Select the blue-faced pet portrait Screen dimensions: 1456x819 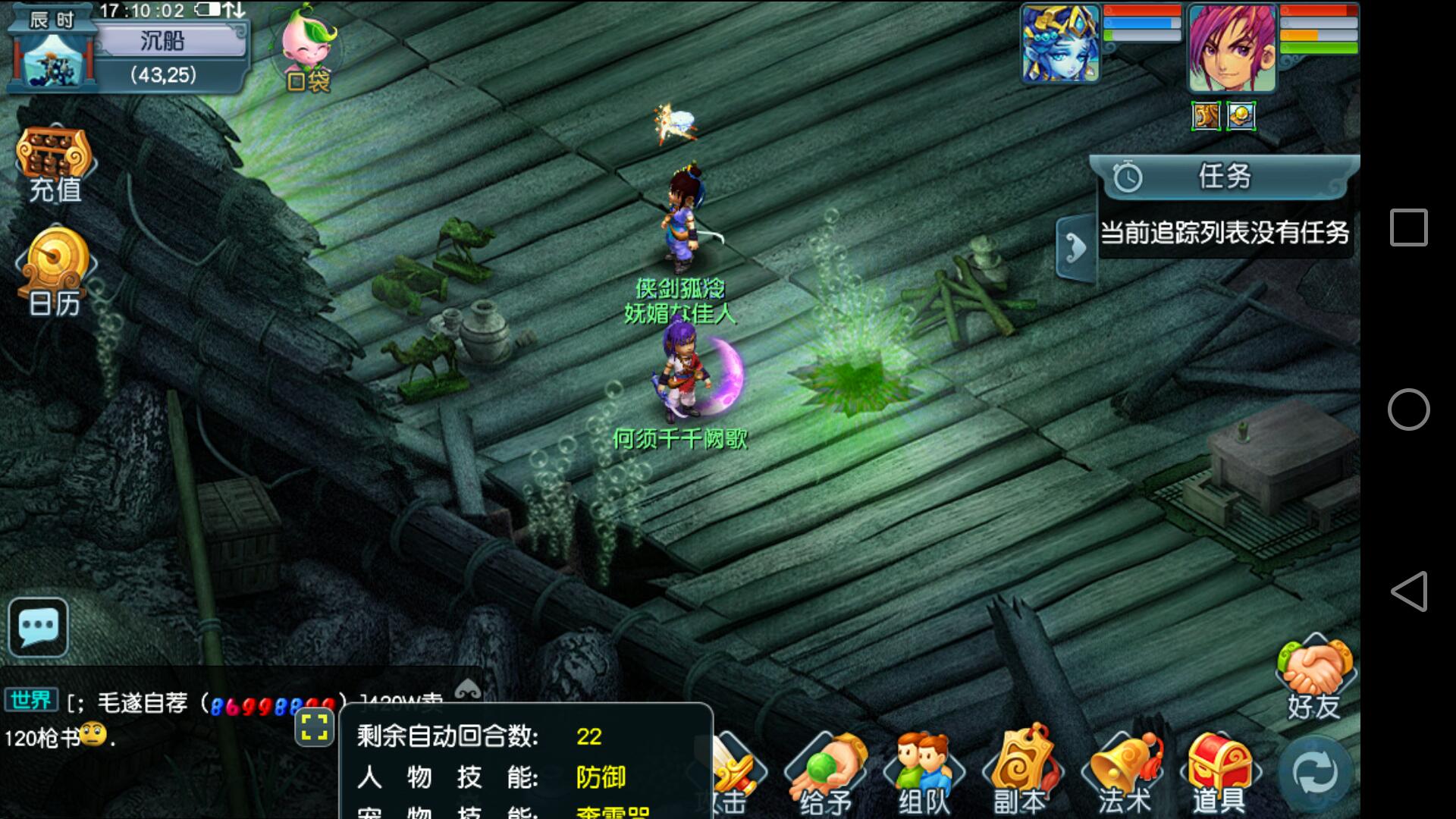click(x=1060, y=43)
